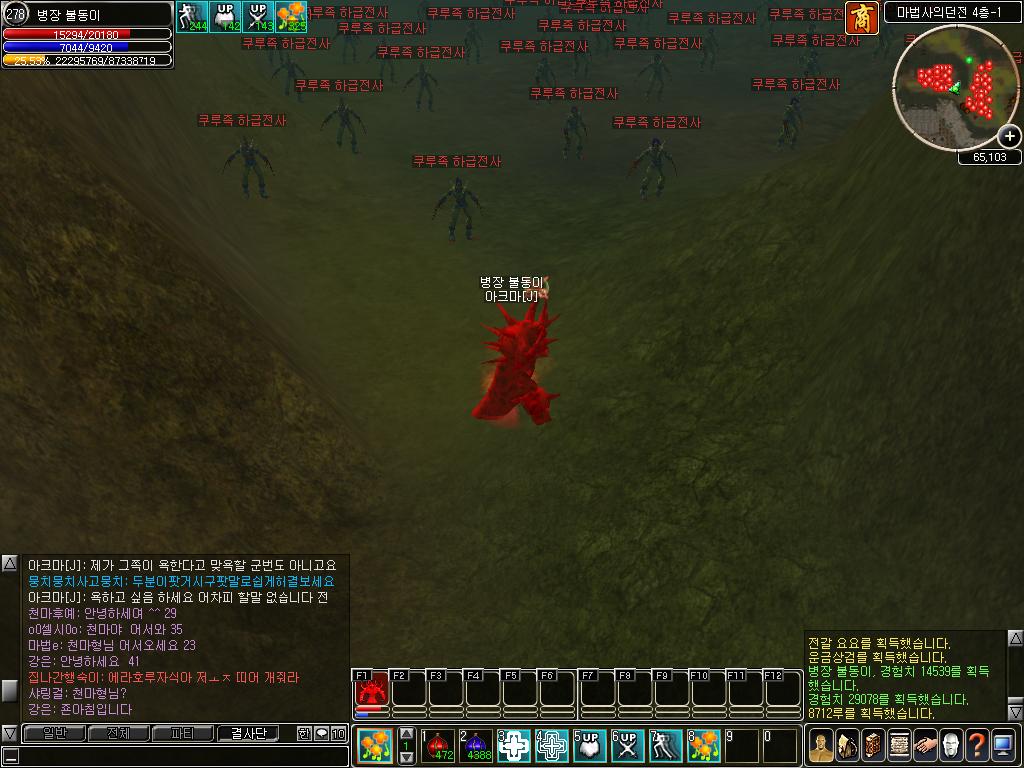Screen dimensions: 1024x768
Task: Open the handshake trade menu icon
Action: (924, 745)
